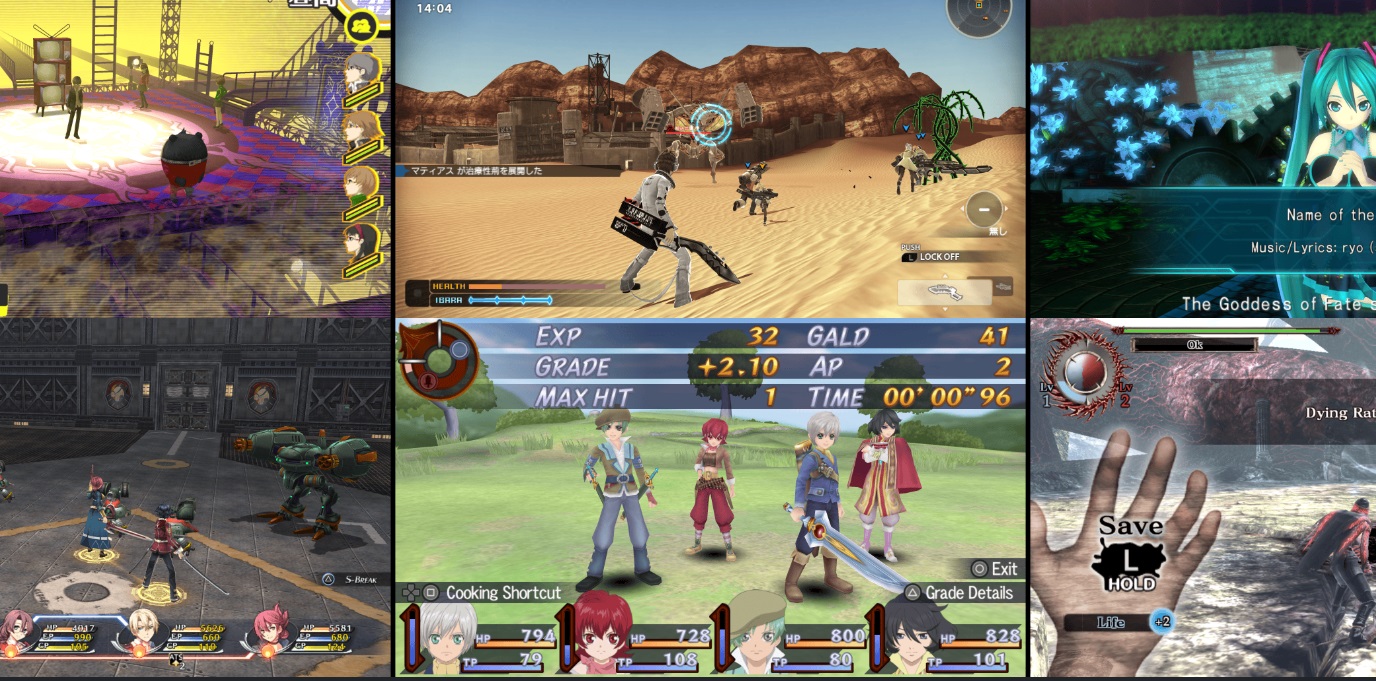The image size is (1376, 681).
Task: Pick the green-cap character portrait with 800 HP
Action: click(754, 636)
